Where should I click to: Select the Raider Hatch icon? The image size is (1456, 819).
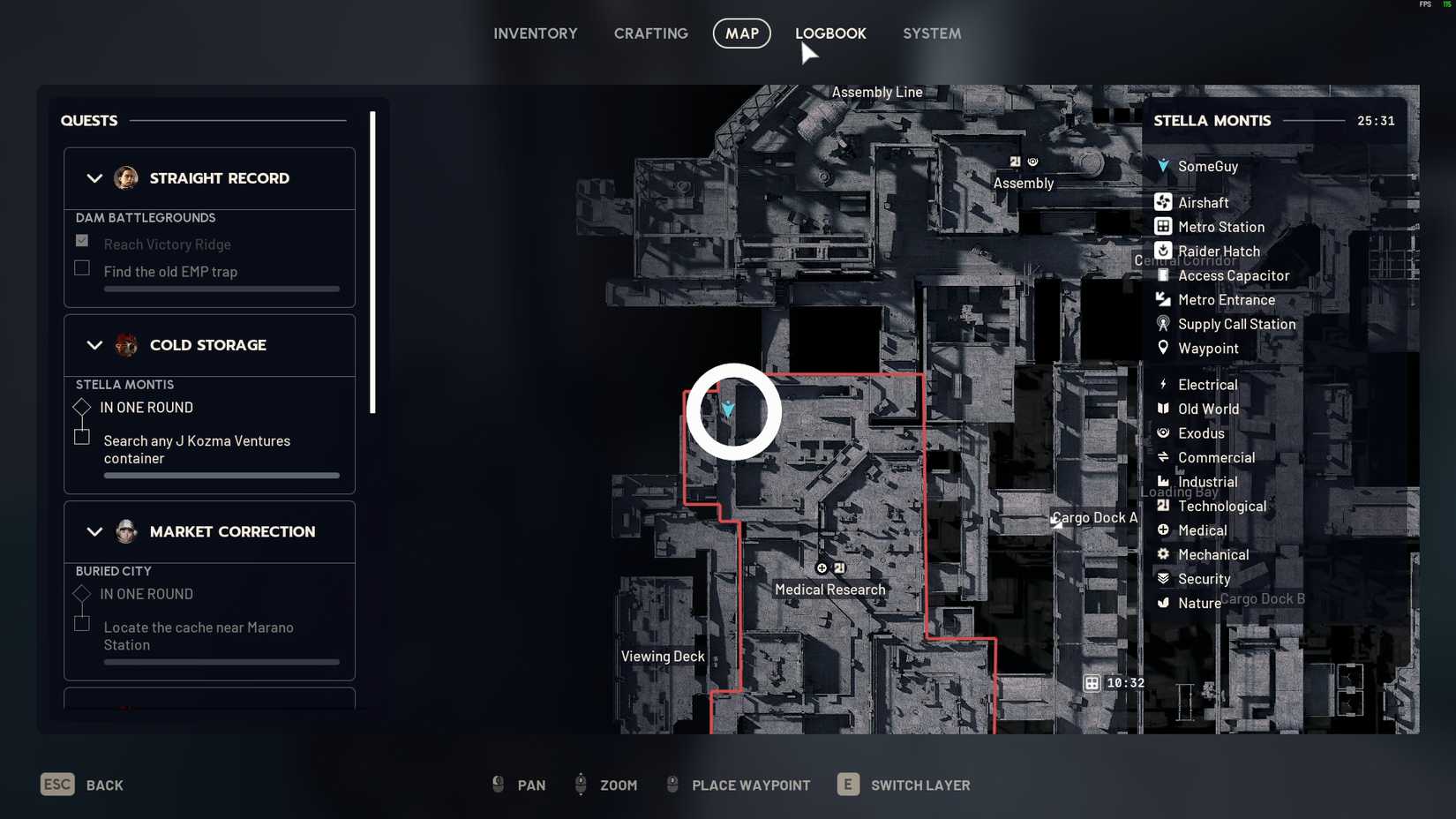pos(1163,251)
